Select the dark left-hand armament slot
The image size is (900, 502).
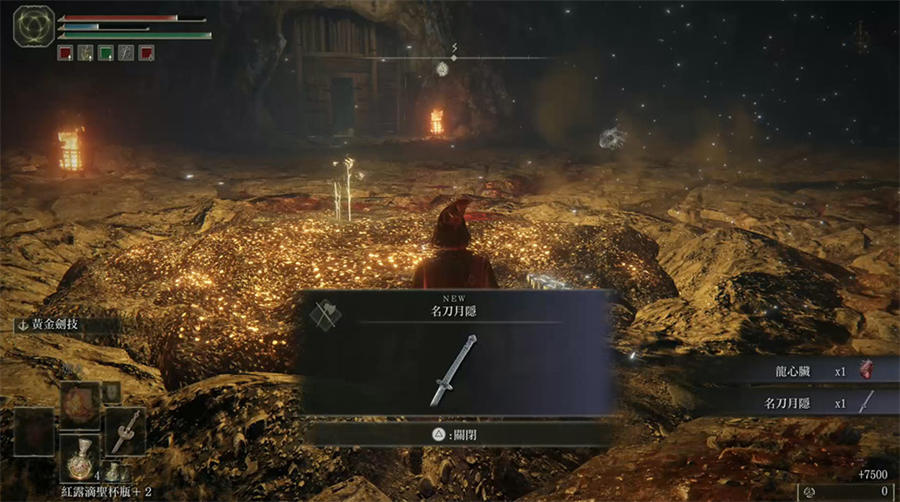(x=33, y=432)
